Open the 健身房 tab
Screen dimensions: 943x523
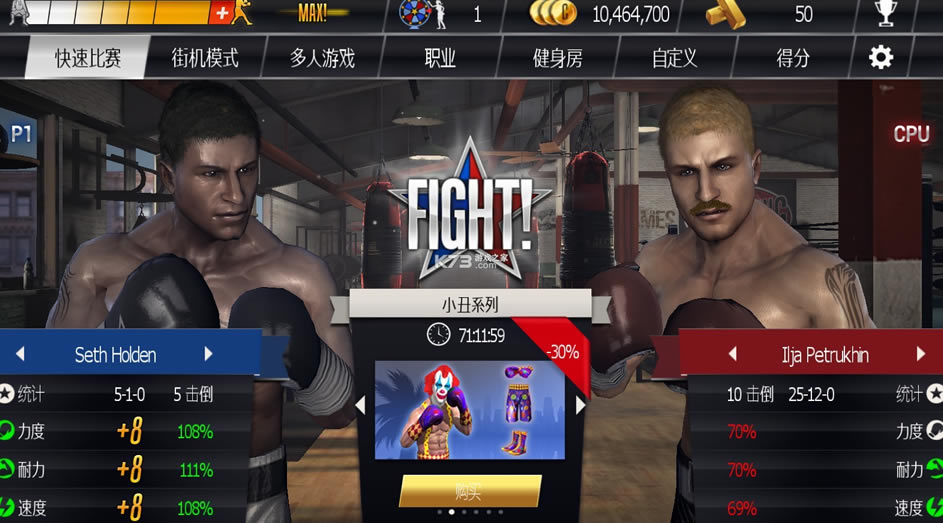click(x=557, y=58)
